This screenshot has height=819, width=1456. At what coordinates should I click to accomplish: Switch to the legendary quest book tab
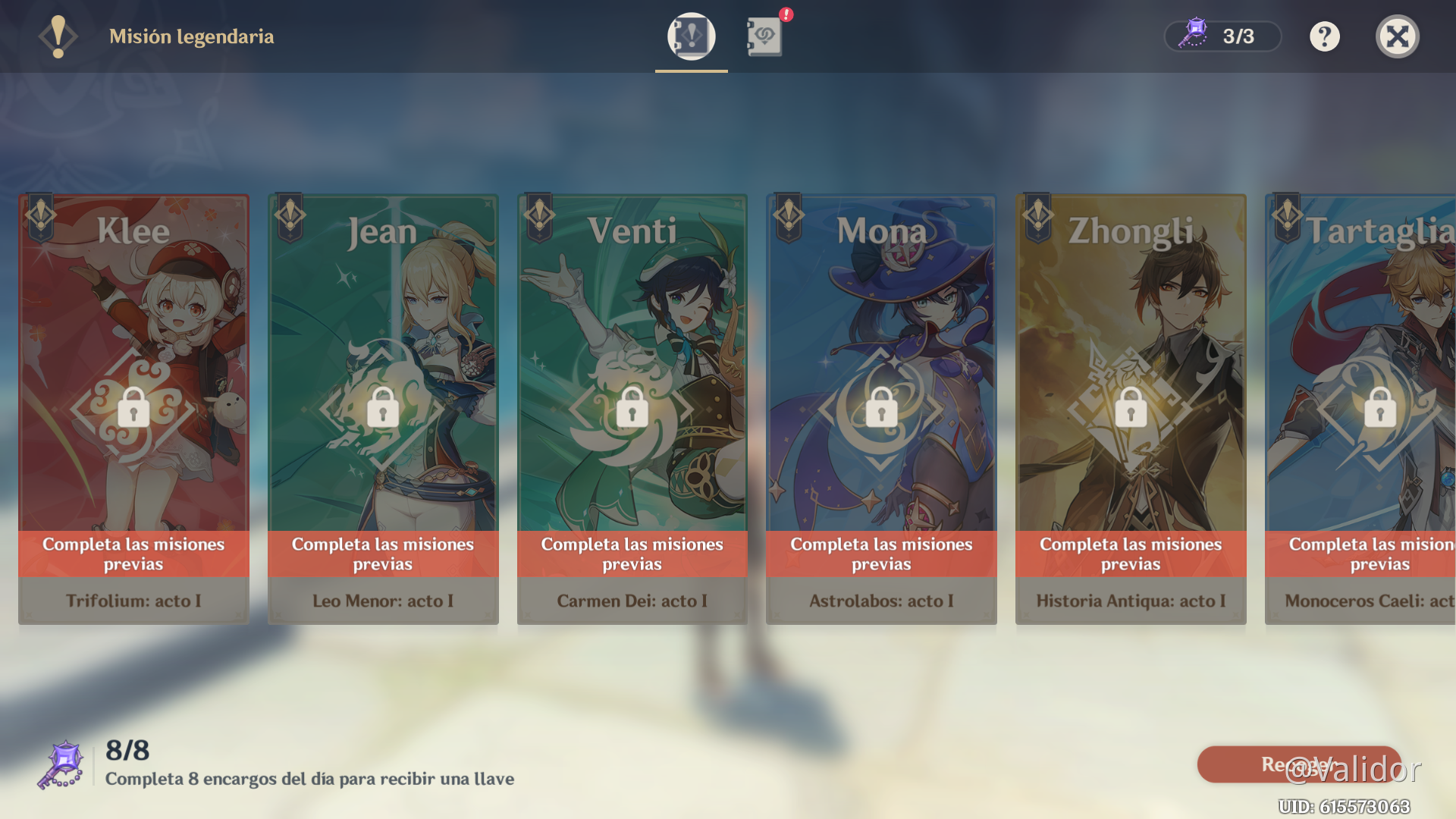691,36
